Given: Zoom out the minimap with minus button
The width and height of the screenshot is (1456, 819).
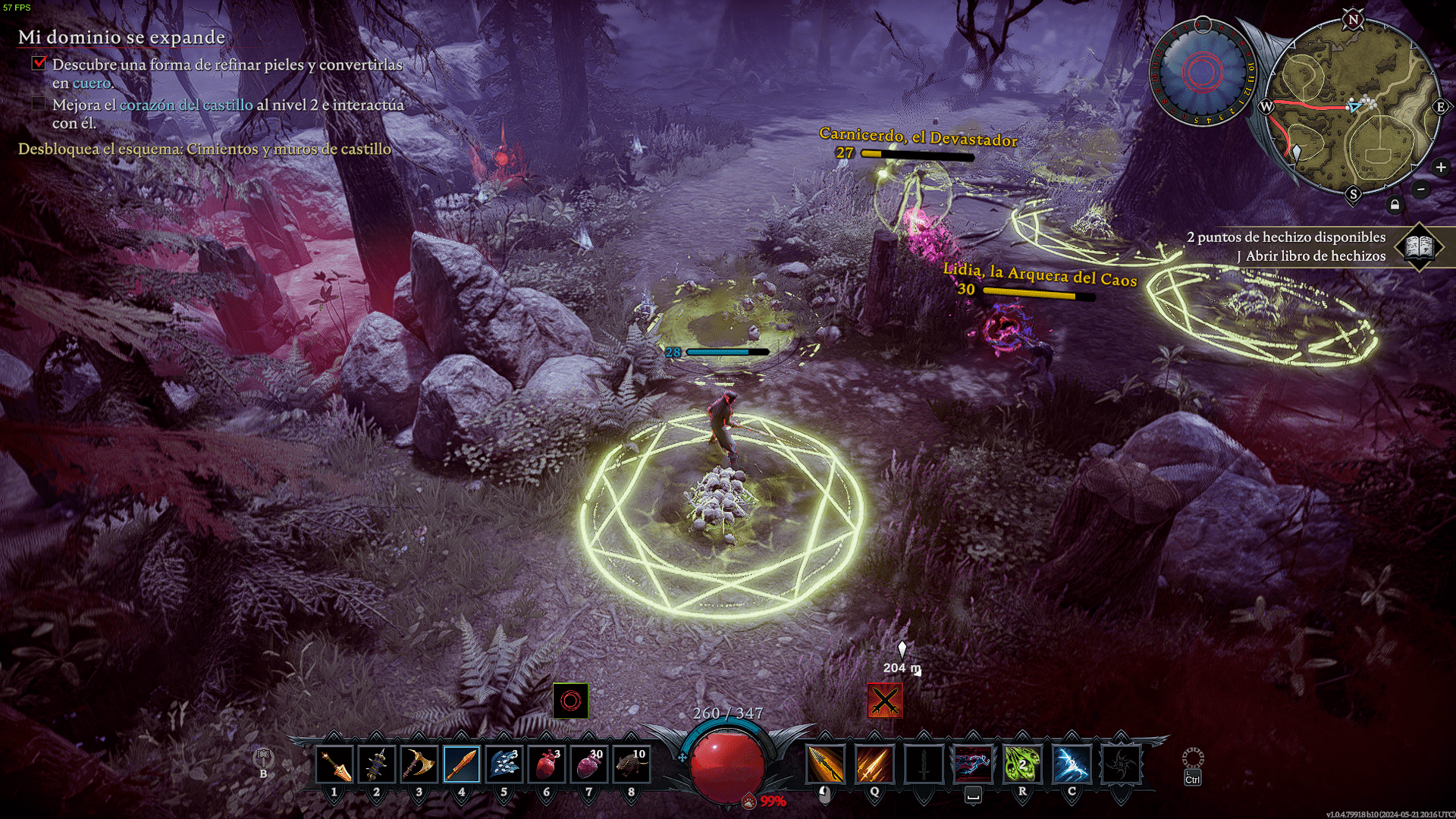Looking at the screenshot, I should pyautogui.click(x=1422, y=189).
